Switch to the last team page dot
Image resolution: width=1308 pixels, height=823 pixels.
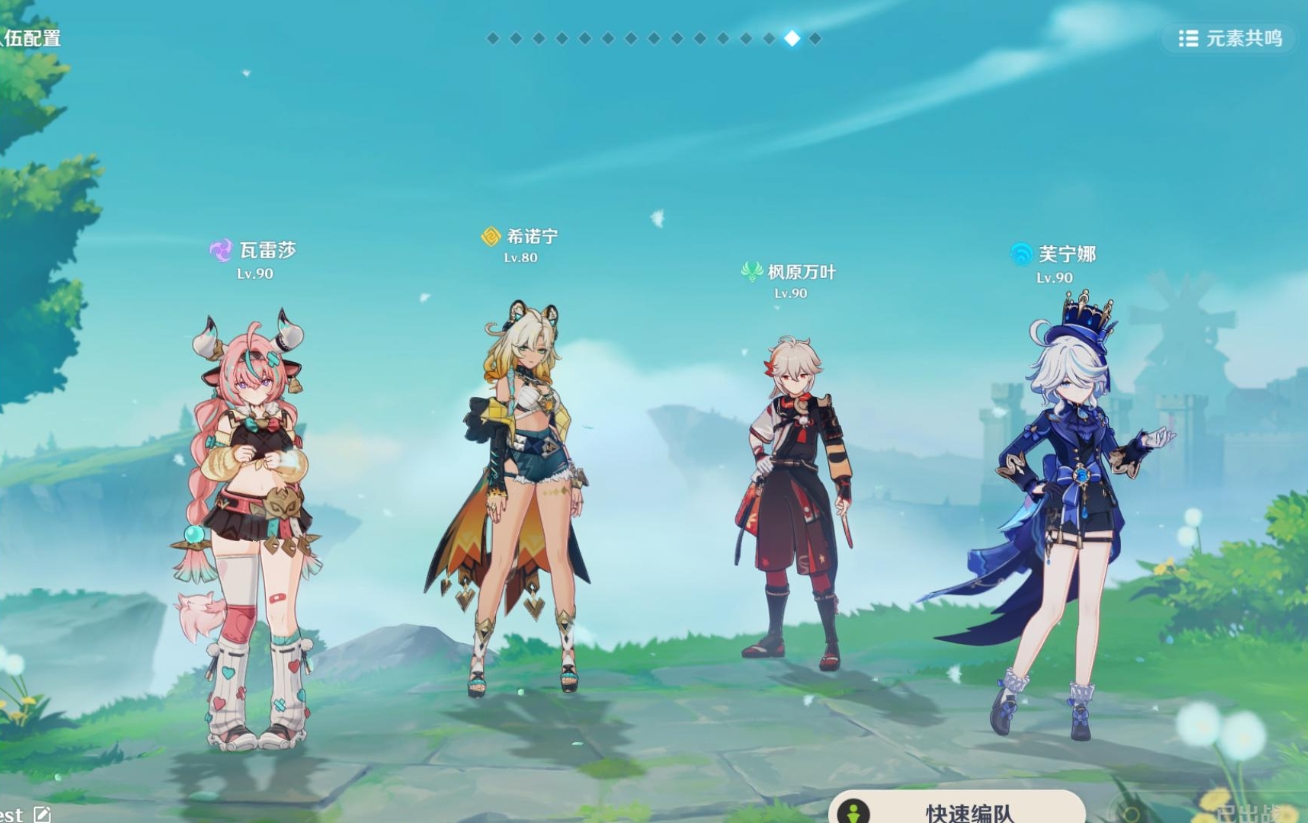click(815, 38)
